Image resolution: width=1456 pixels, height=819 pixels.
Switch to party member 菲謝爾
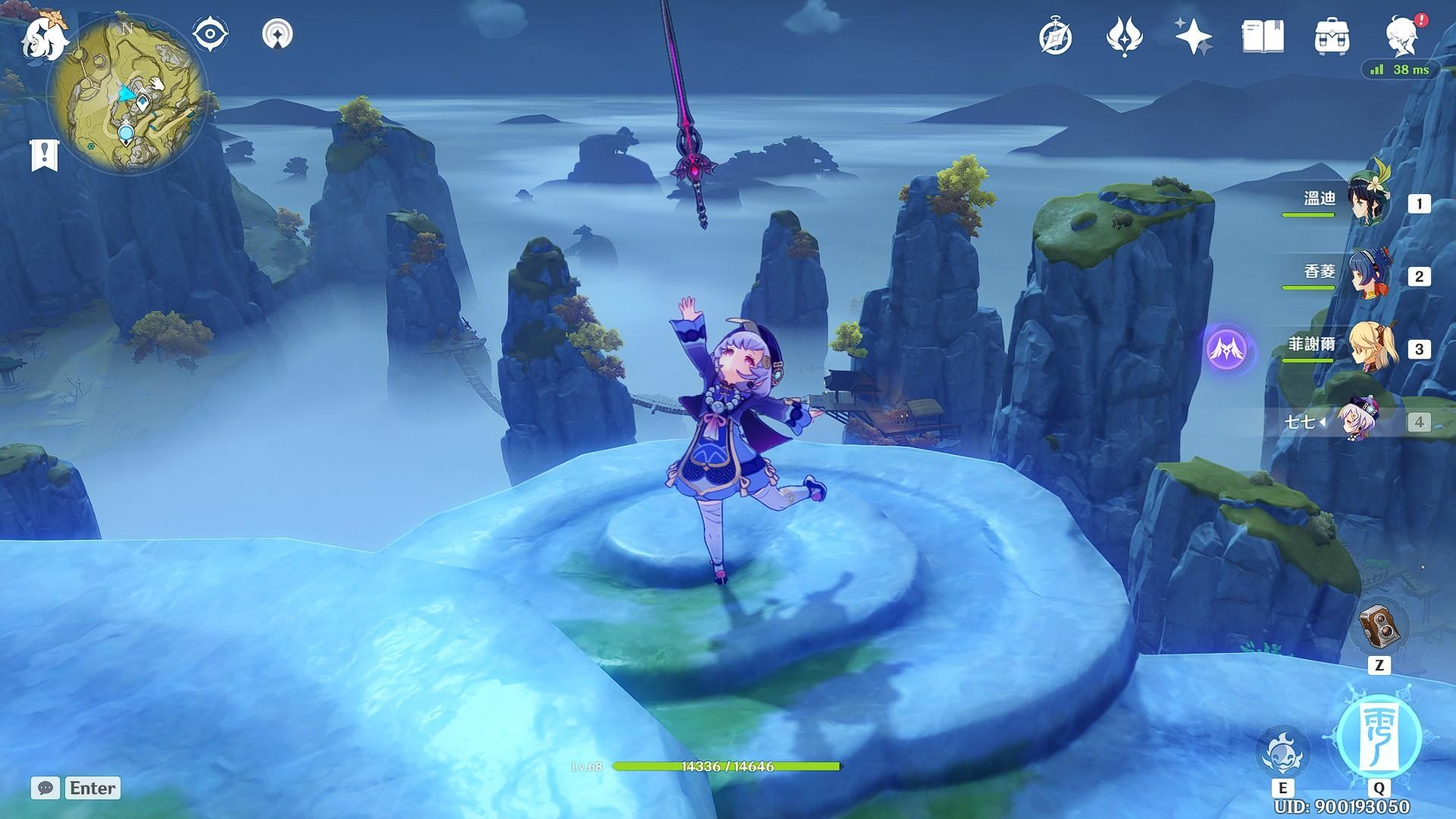[1368, 348]
